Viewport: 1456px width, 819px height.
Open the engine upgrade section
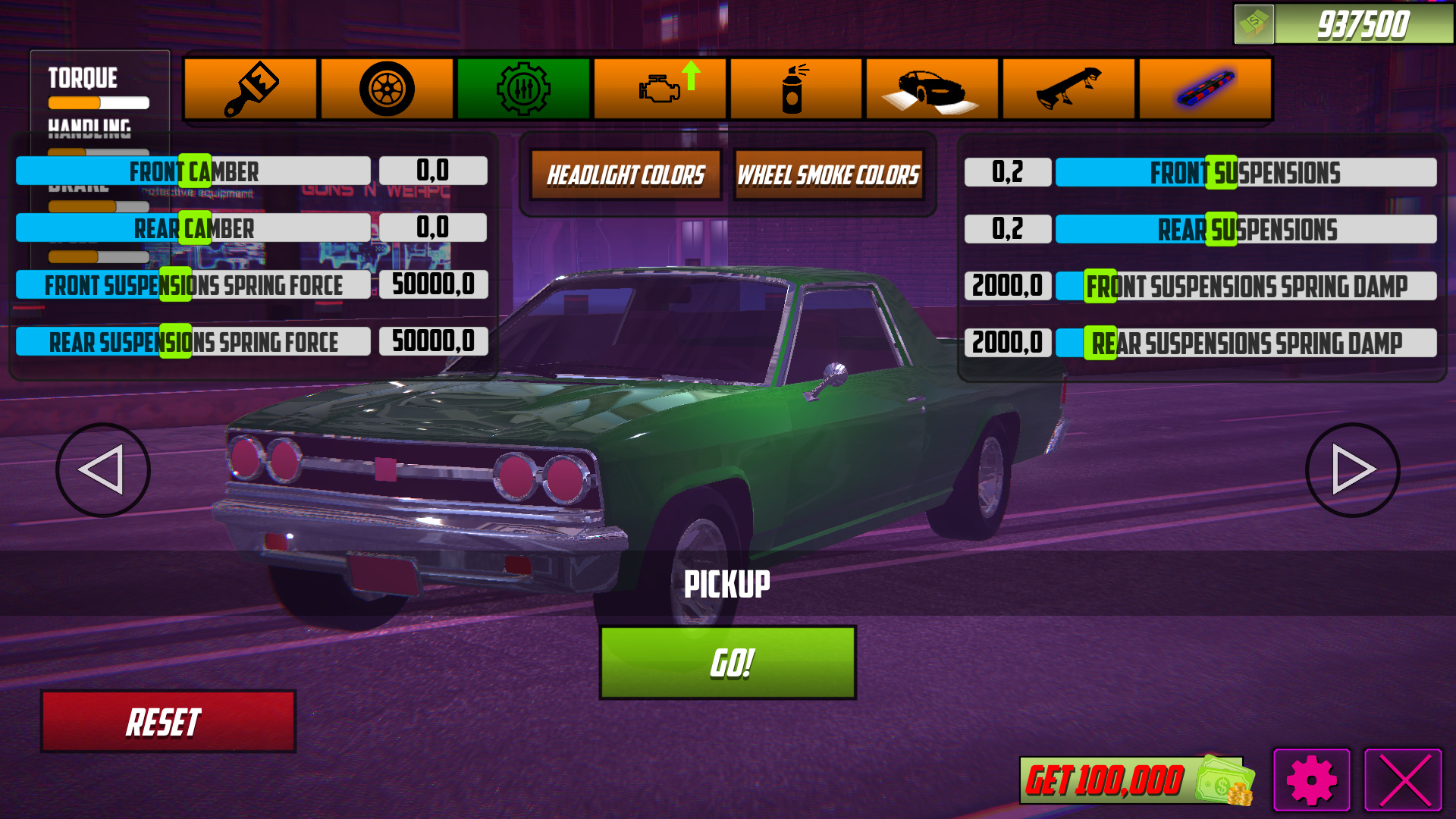(x=660, y=89)
